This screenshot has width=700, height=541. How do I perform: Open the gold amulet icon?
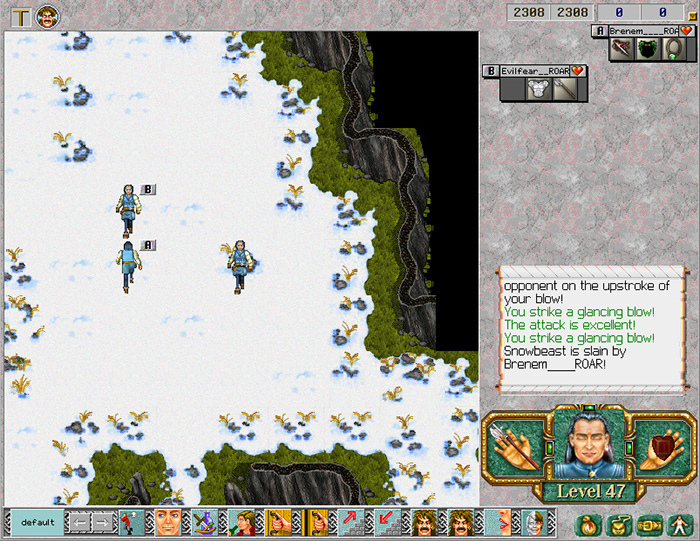click(x=617, y=523)
